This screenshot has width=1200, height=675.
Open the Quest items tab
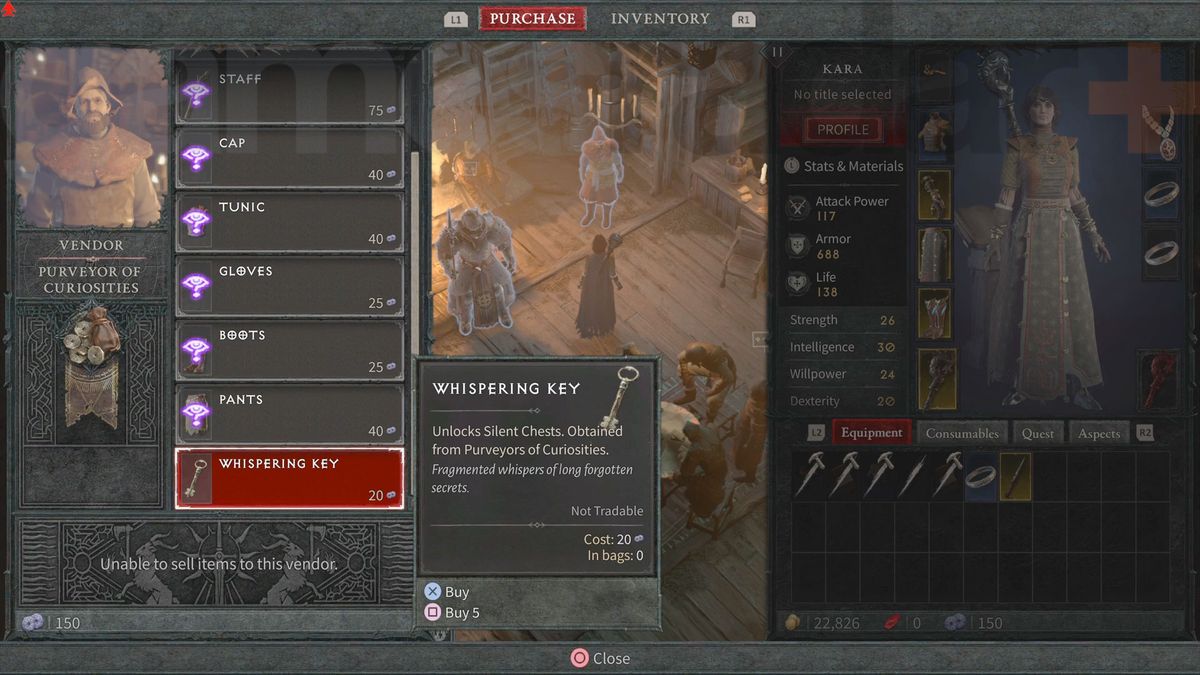1037,433
